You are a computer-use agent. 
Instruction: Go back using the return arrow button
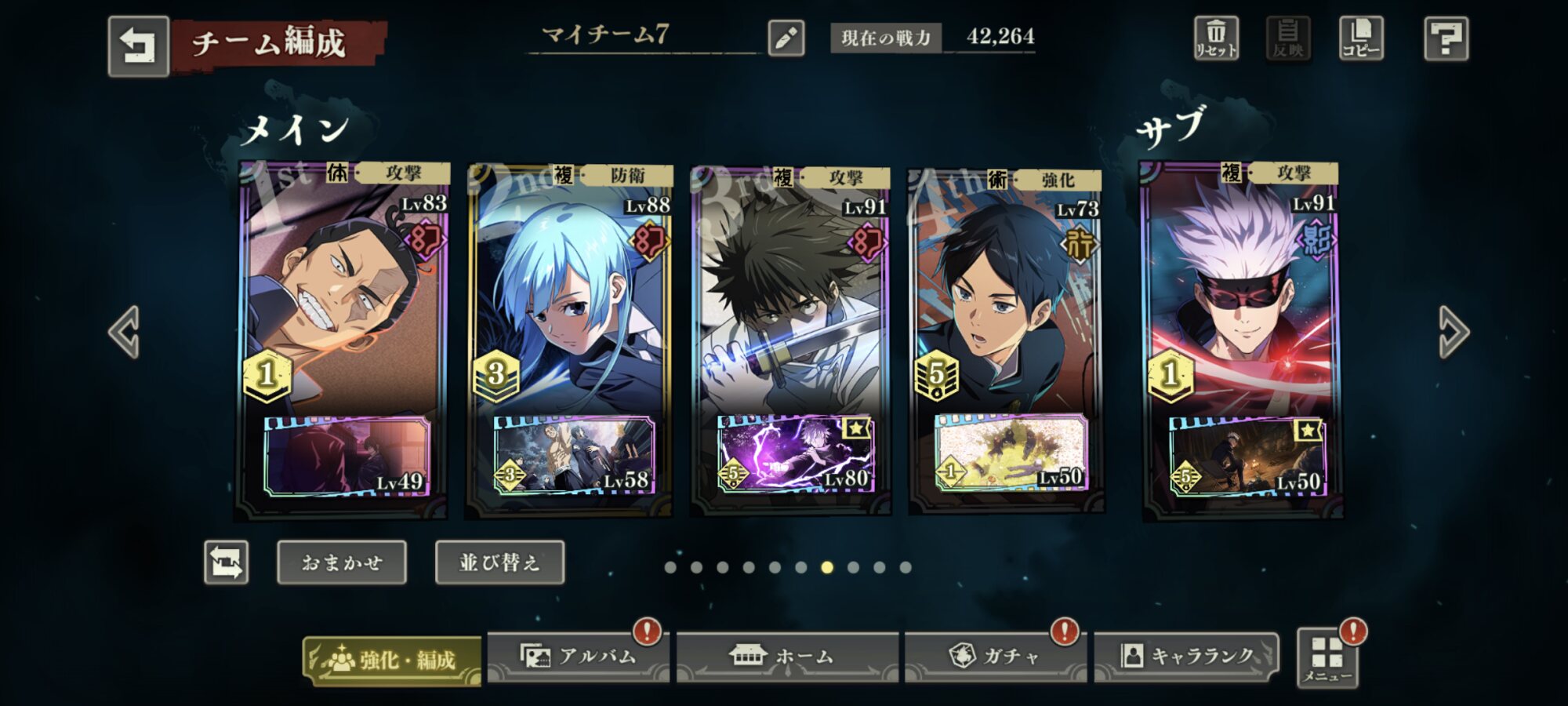(138, 45)
